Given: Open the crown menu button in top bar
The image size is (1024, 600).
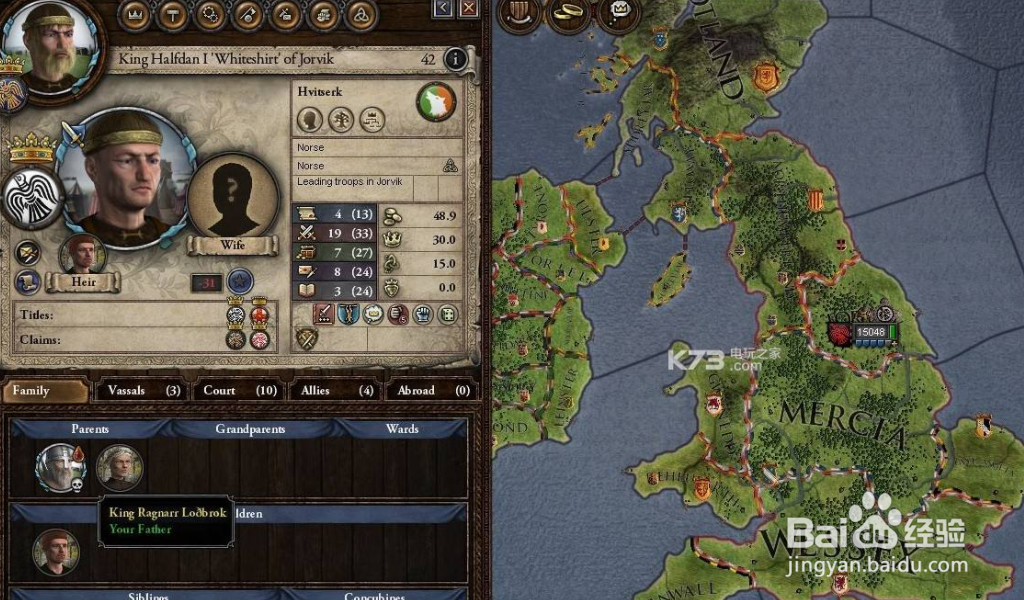Looking at the screenshot, I should point(135,14).
